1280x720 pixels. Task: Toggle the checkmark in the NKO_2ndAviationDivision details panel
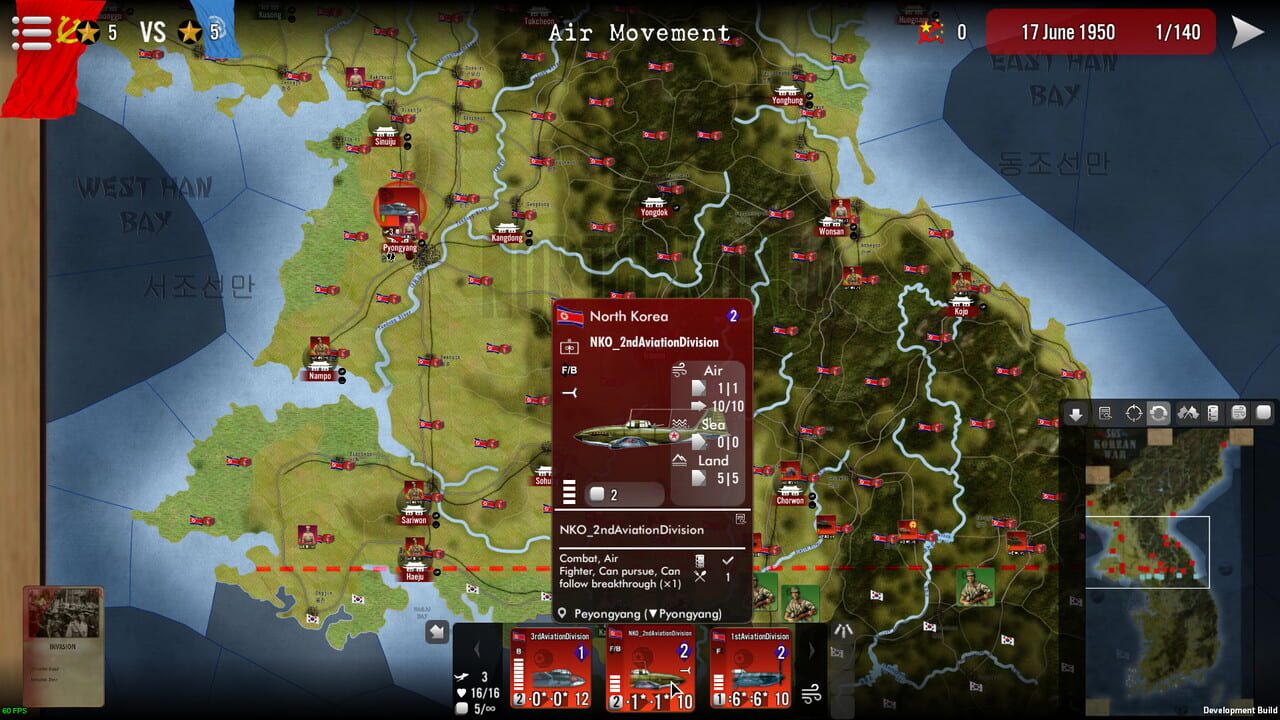728,560
